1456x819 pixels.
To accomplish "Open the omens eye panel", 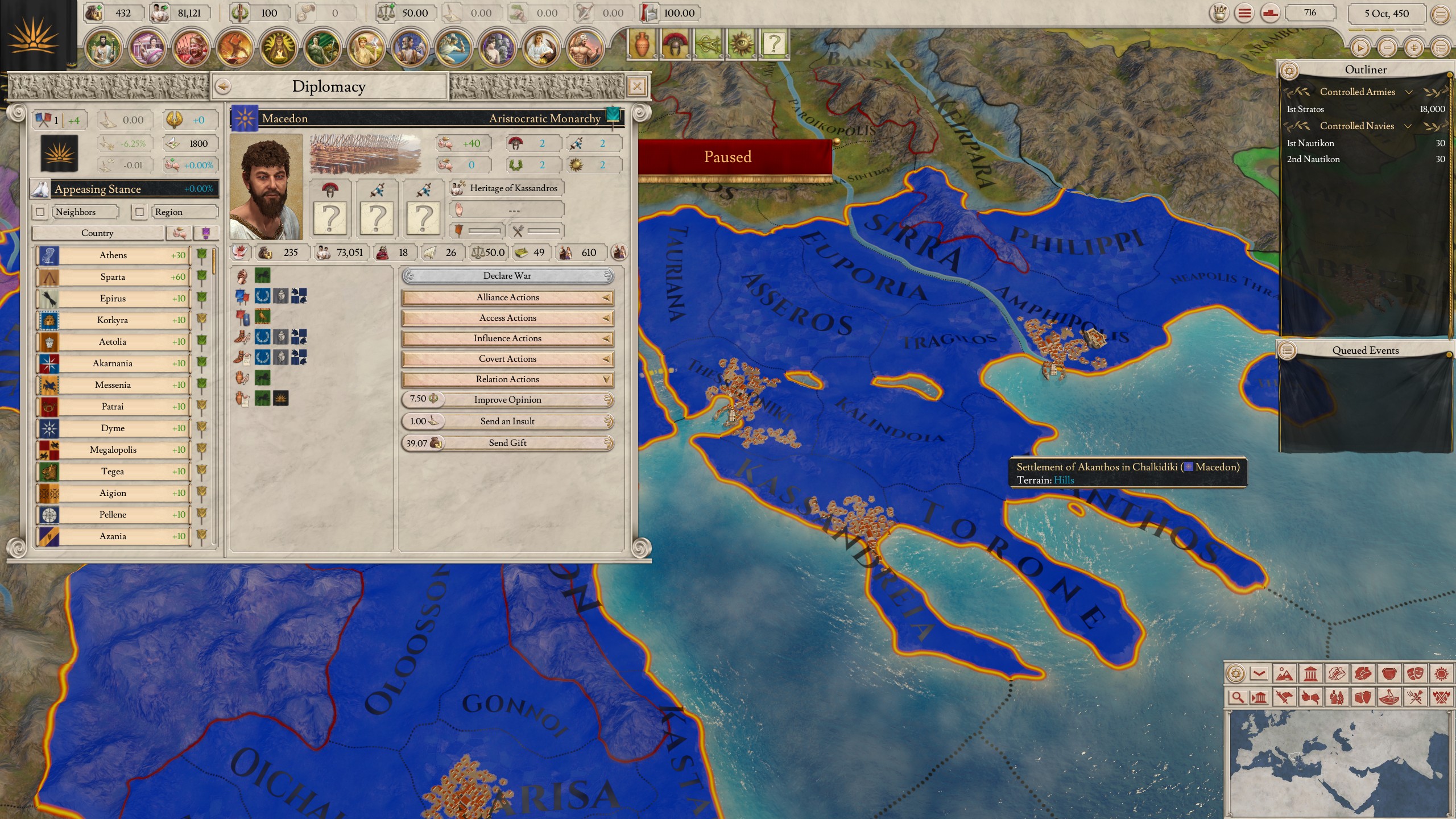I will 742,44.
